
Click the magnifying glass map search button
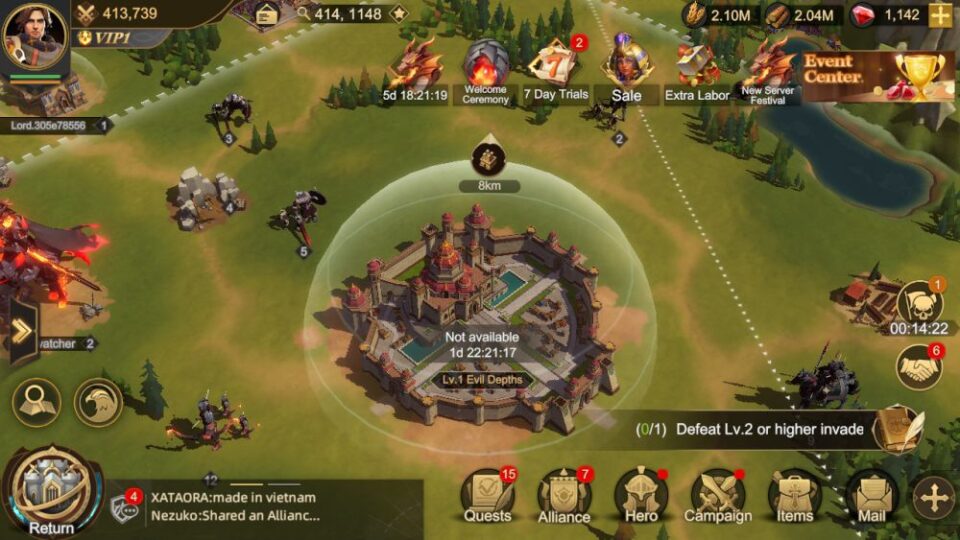click(36, 402)
